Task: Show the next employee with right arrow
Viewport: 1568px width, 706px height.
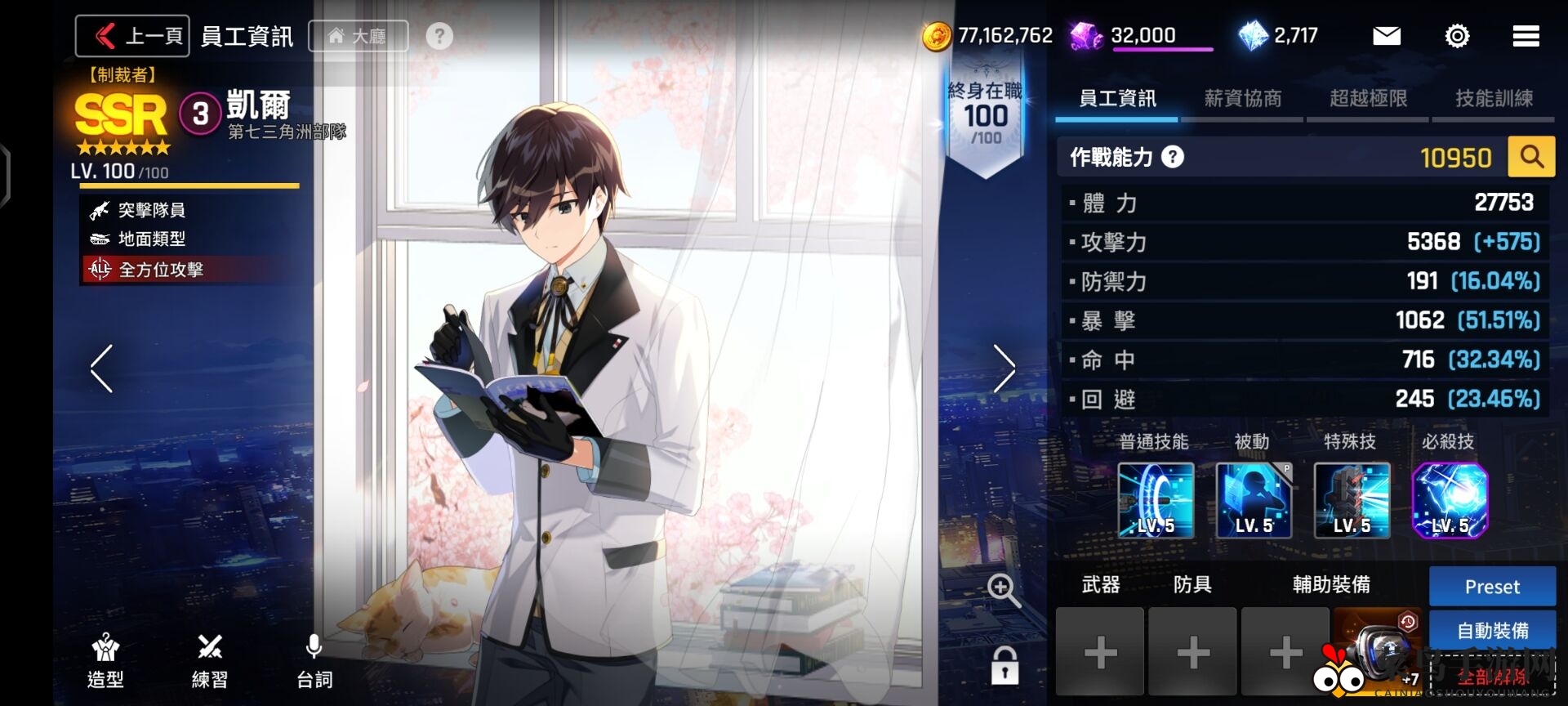Action: (1004, 369)
